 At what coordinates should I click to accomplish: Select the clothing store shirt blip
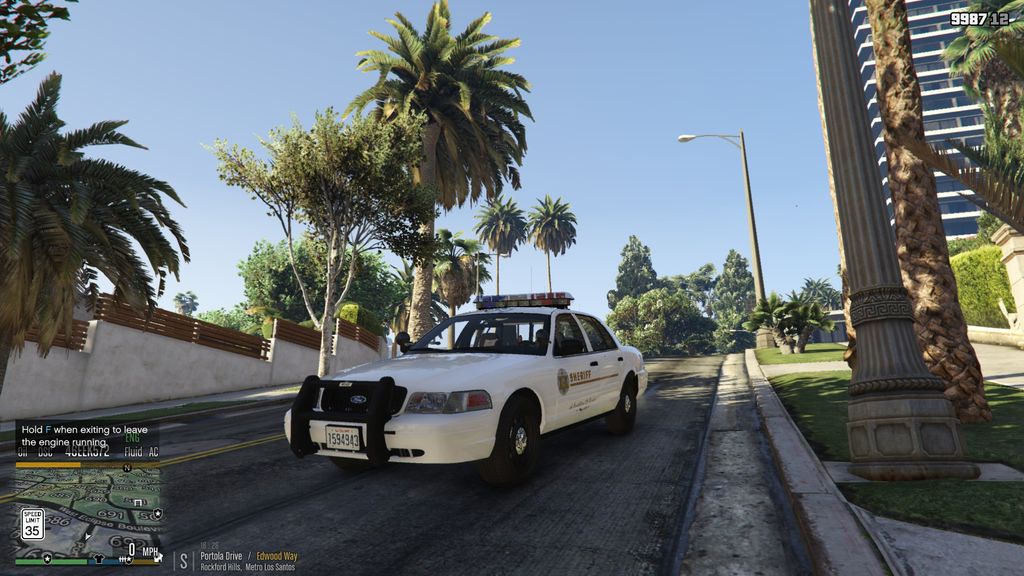98,559
